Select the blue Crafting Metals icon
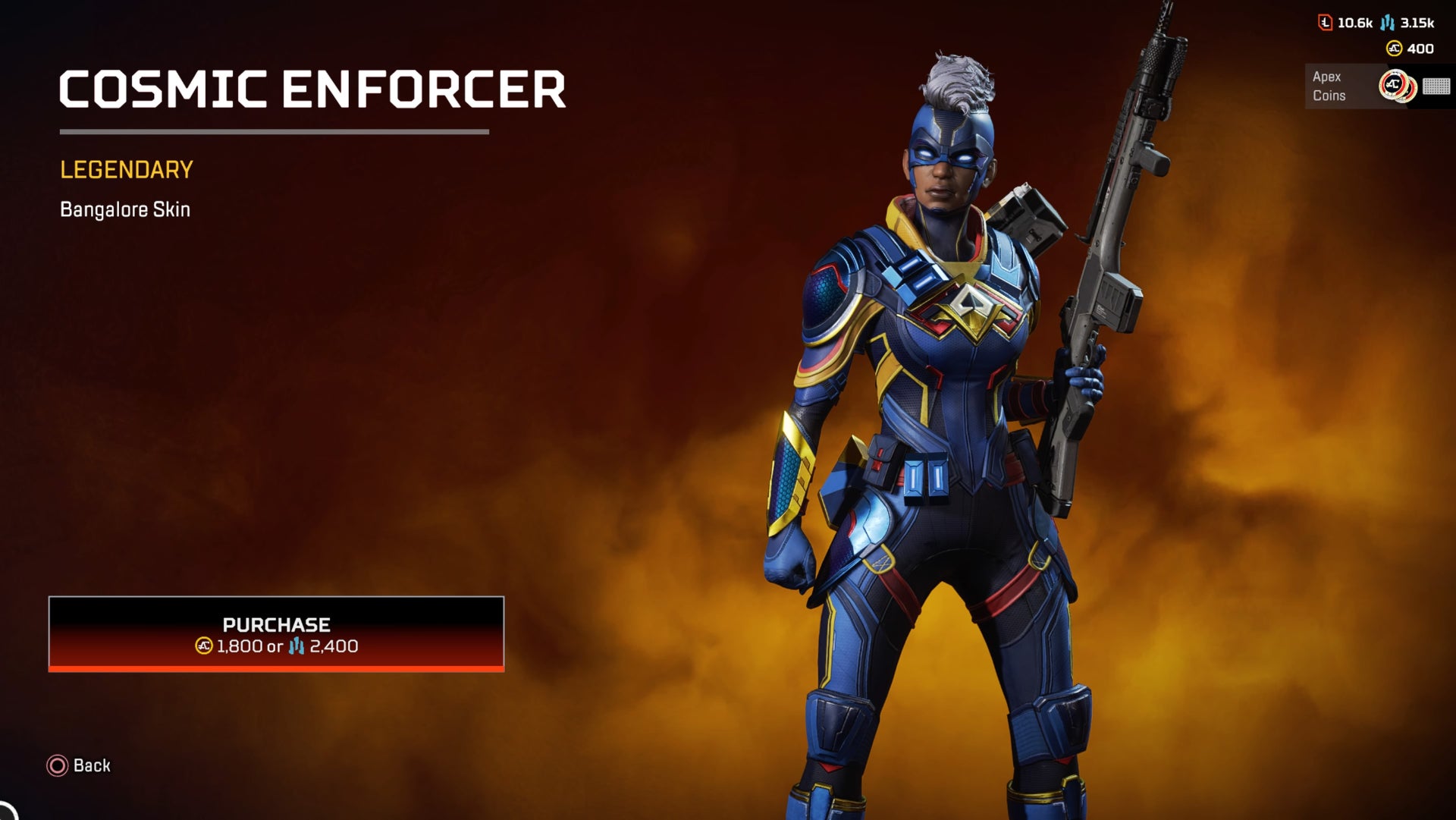 (1387, 23)
